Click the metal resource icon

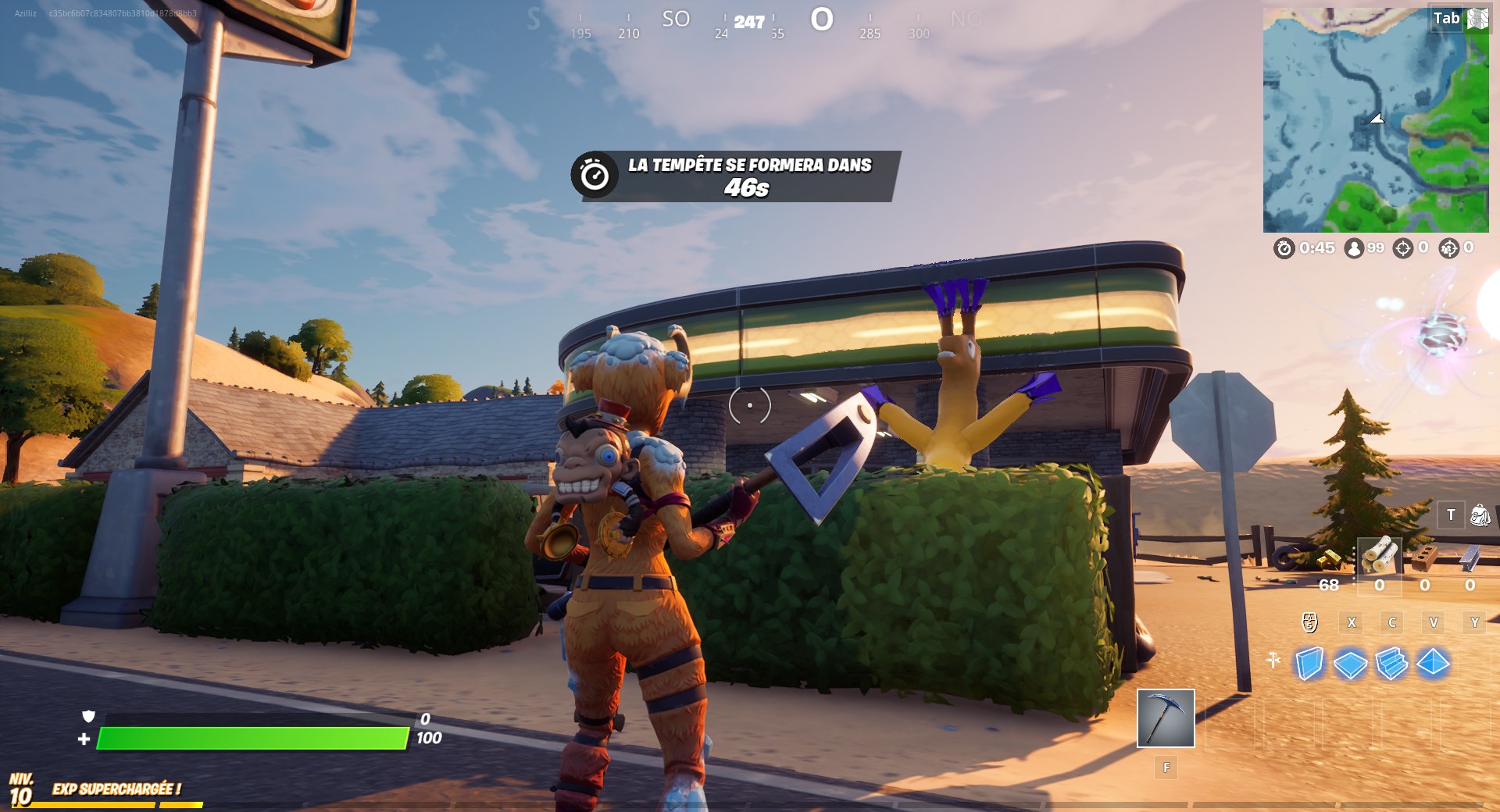[x=1470, y=558]
